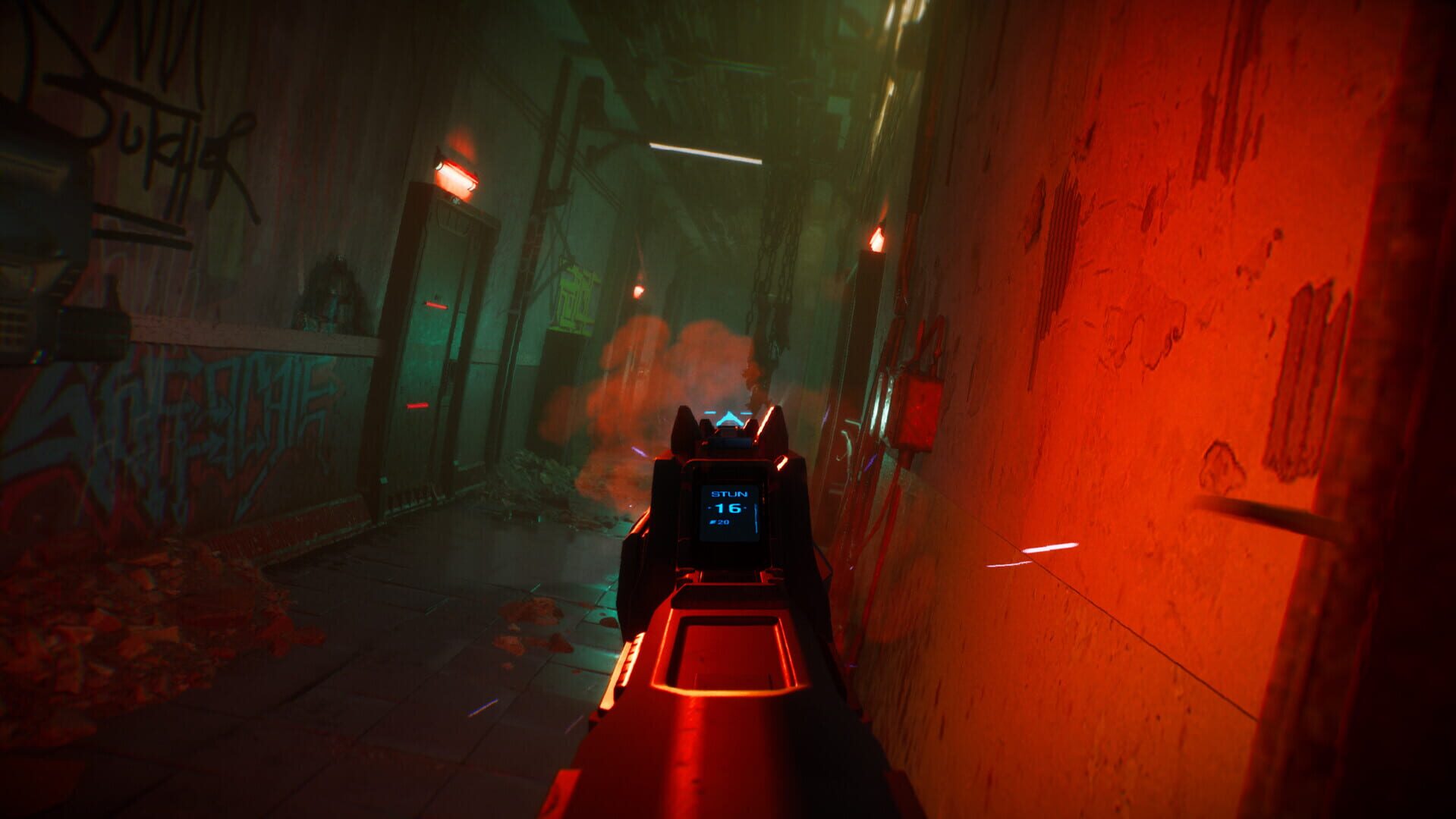
Task: Click the reserve ammo number 20
Action: [x=725, y=522]
